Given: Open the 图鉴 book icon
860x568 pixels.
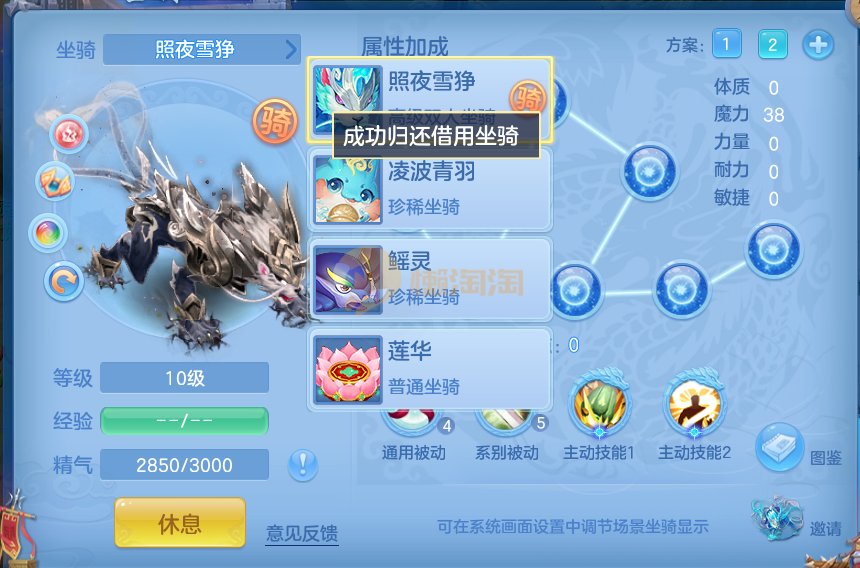Looking at the screenshot, I should coord(782,445).
